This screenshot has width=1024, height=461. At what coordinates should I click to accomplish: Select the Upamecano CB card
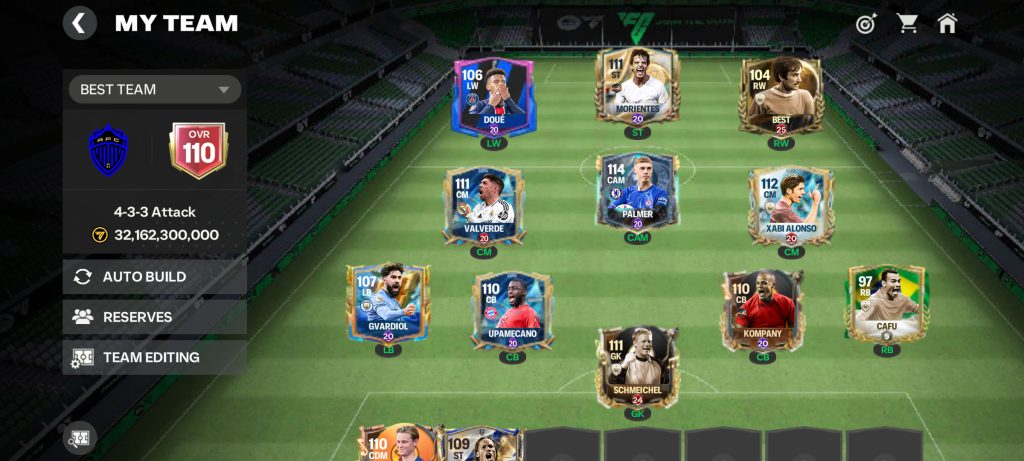click(x=512, y=310)
